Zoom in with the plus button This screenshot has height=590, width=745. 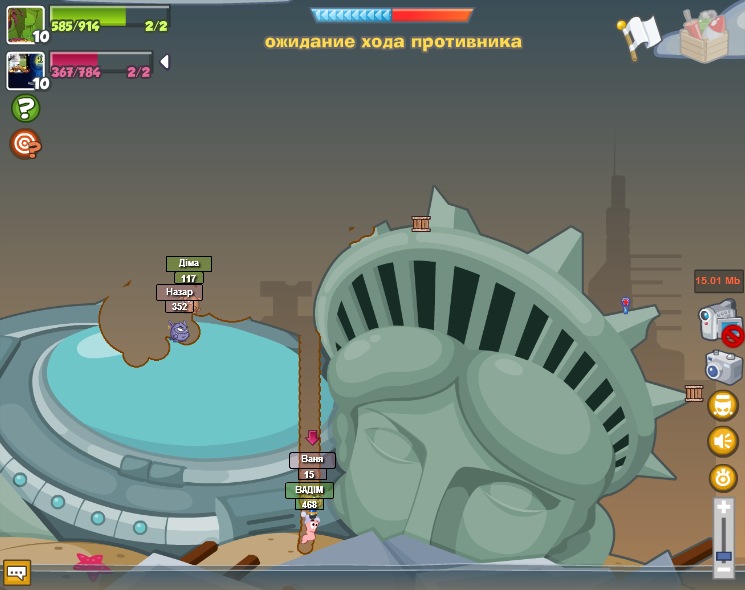click(723, 508)
